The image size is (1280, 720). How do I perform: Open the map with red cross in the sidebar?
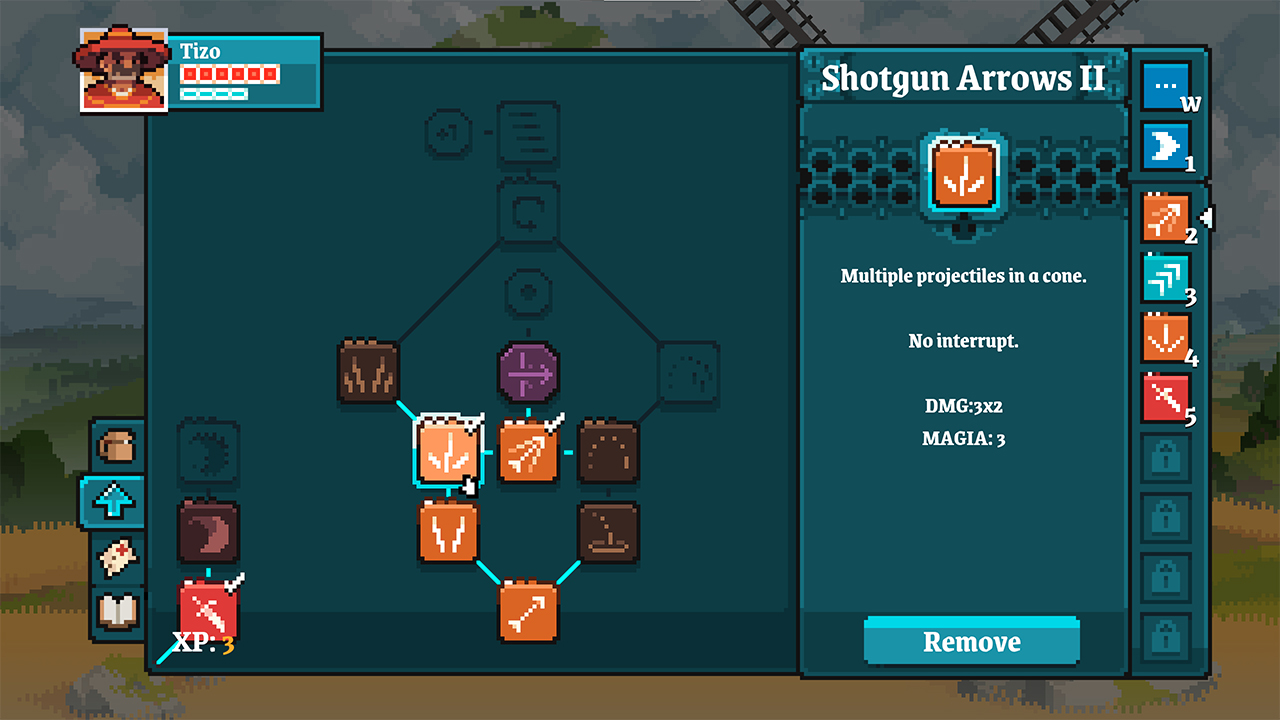coord(117,558)
